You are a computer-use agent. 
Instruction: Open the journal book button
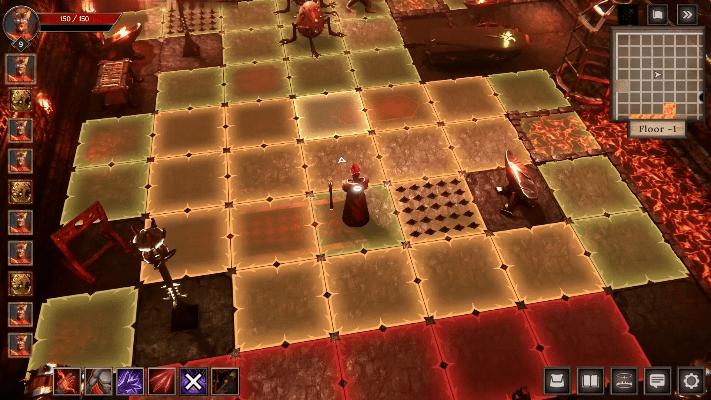click(591, 380)
